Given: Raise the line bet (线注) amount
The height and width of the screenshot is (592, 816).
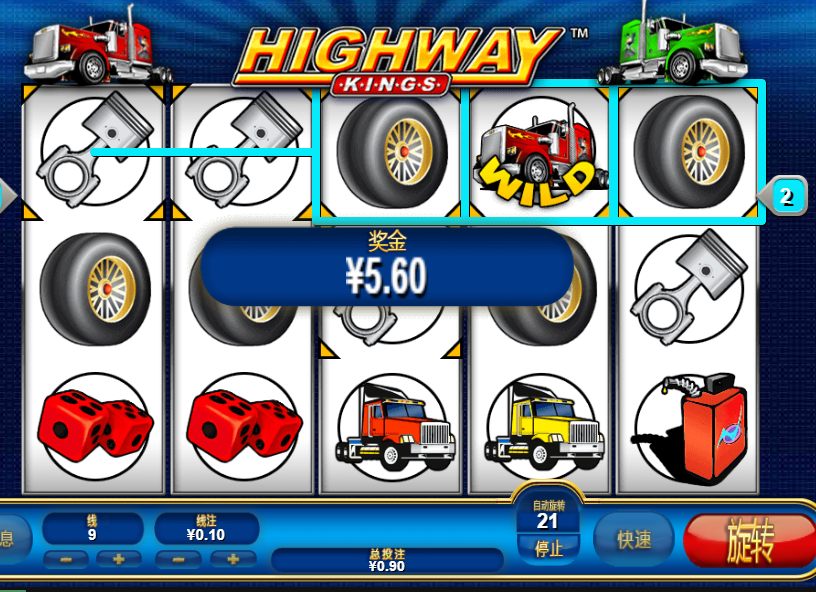Looking at the screenshot, I should tap(233, 558).
